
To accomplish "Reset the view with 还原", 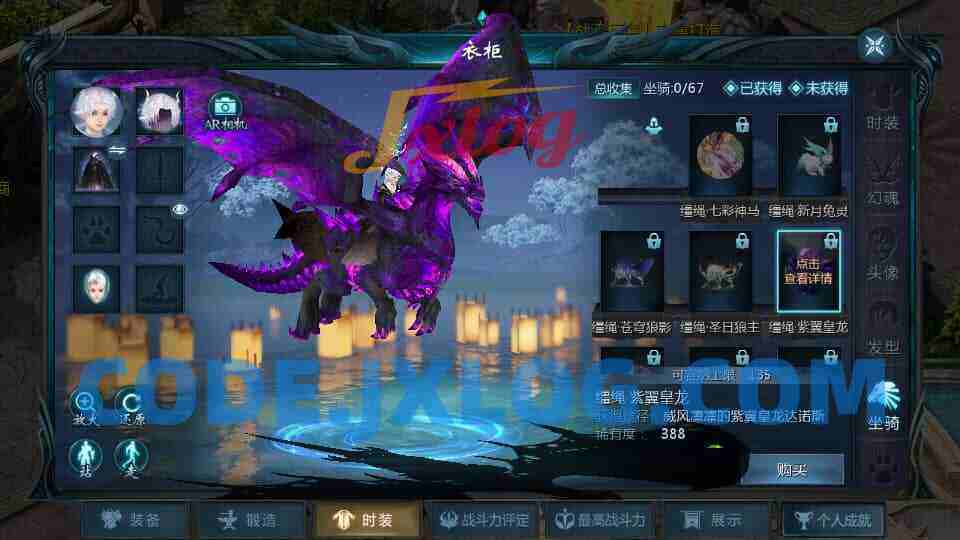I will (132, 404).
